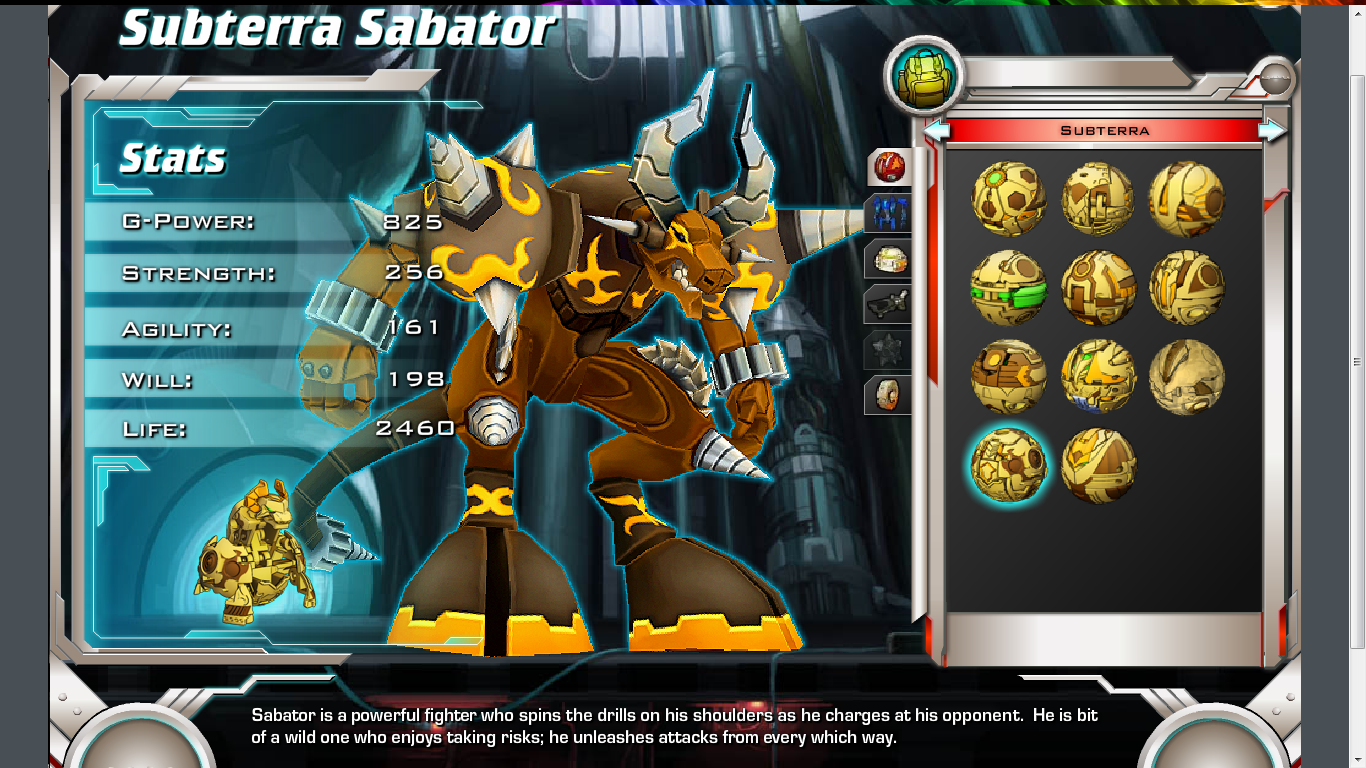Choose the glowing highlighted Sabator ball

point(1008,466)
